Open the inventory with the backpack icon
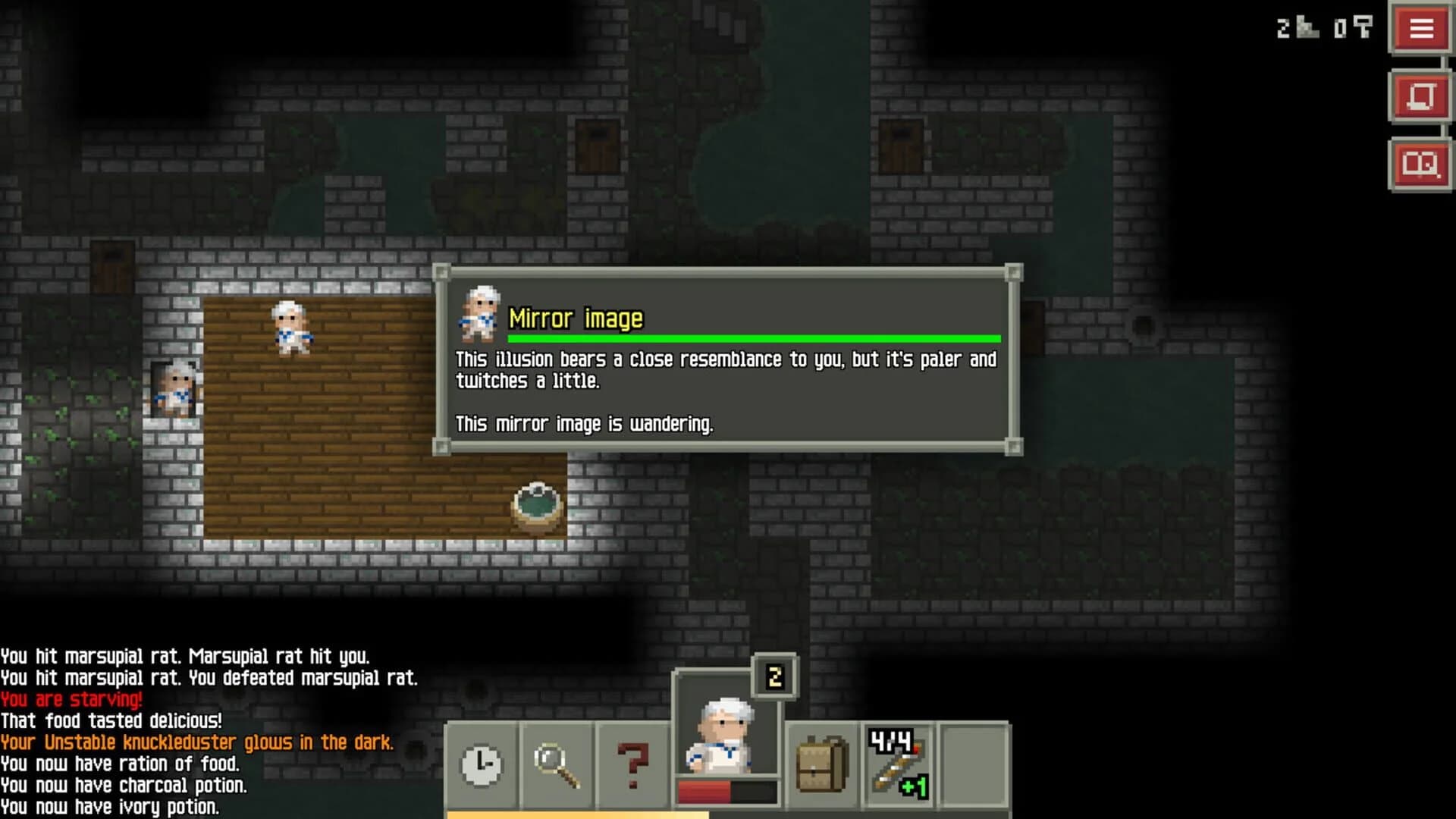The width and height of the screenshot is (1456, 819). 821,762
